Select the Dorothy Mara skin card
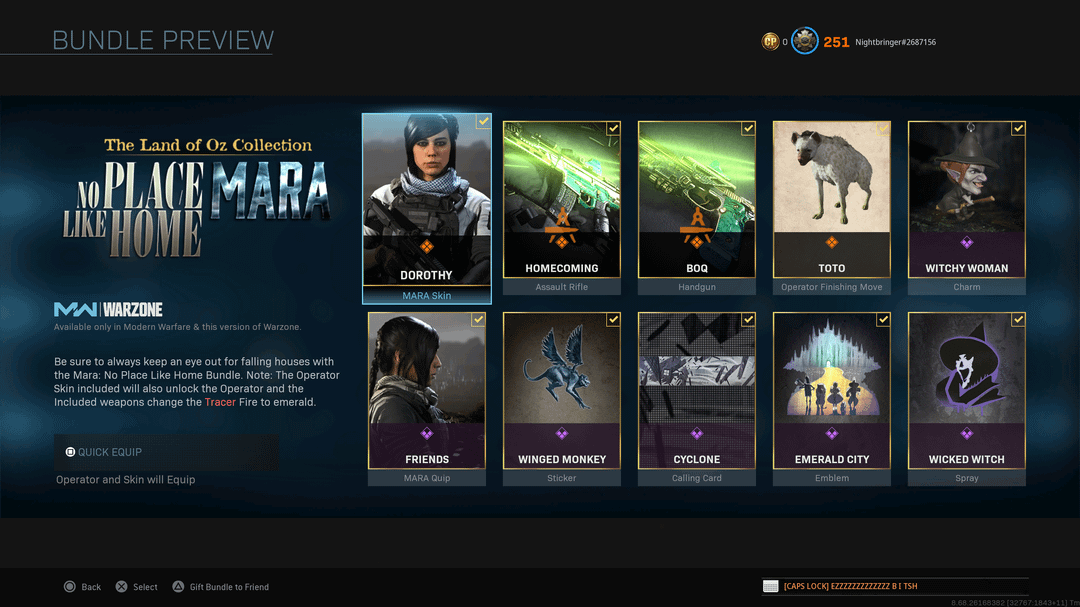Viewport: 1080px width, 607px height. tap(427, 207)
